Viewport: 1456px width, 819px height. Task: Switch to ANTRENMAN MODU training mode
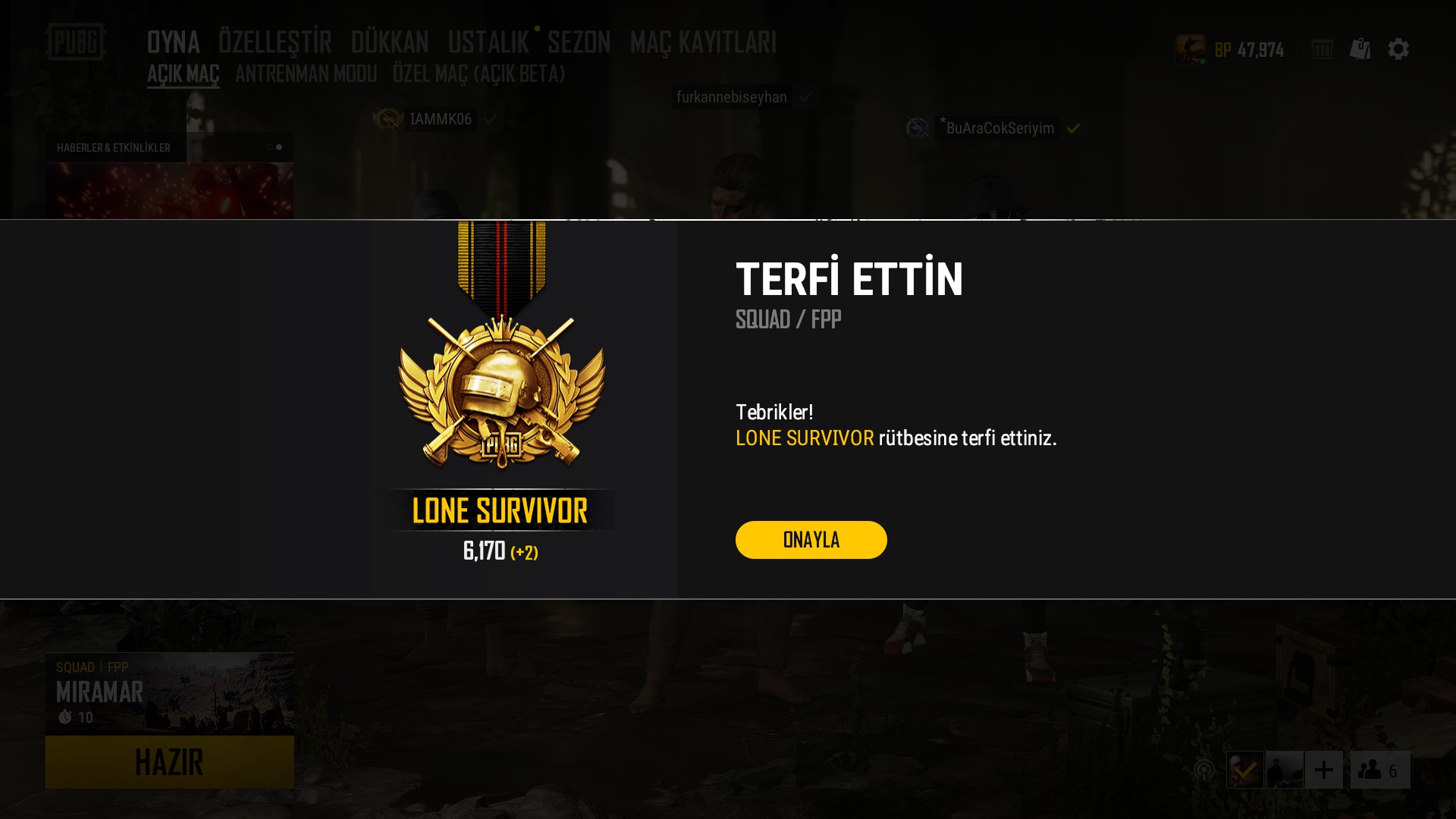[x=306, y=74]
